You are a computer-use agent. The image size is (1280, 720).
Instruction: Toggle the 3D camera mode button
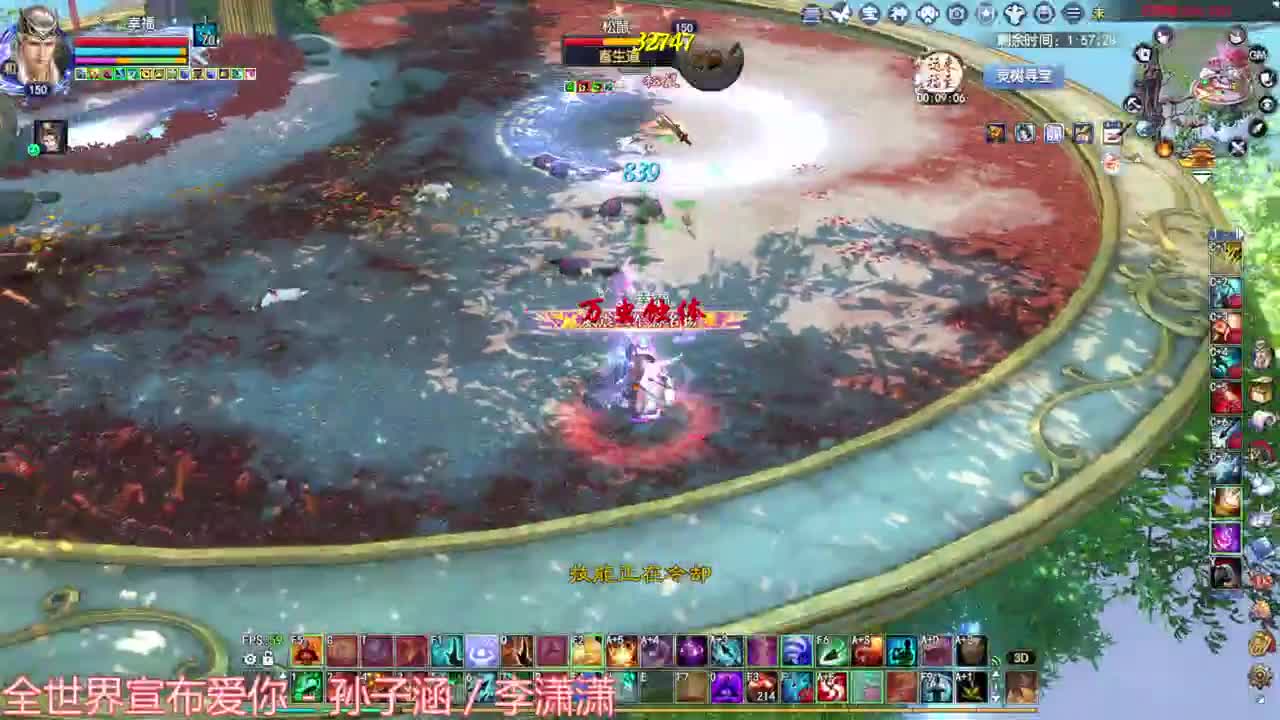tap(1020, 657)
